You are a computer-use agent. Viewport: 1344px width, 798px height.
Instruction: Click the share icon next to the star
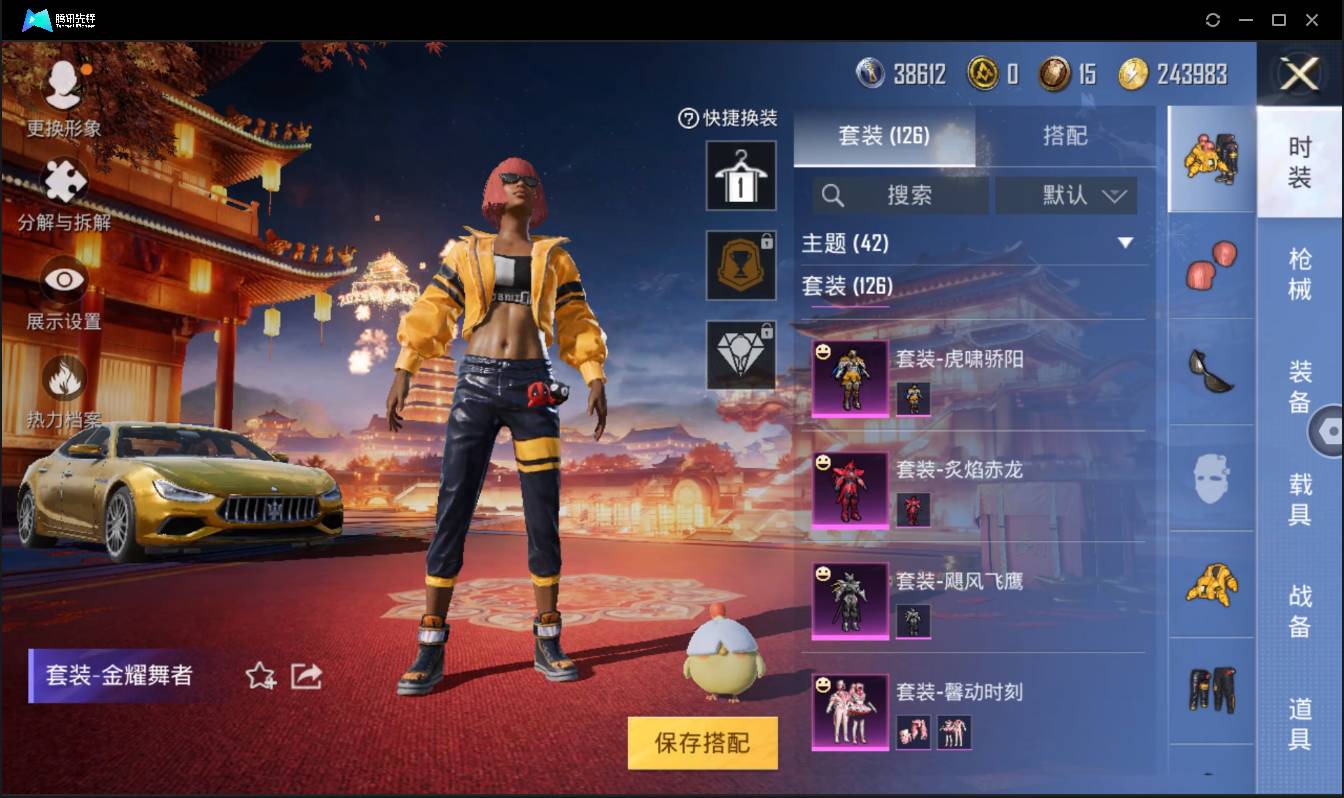[306, 676]
